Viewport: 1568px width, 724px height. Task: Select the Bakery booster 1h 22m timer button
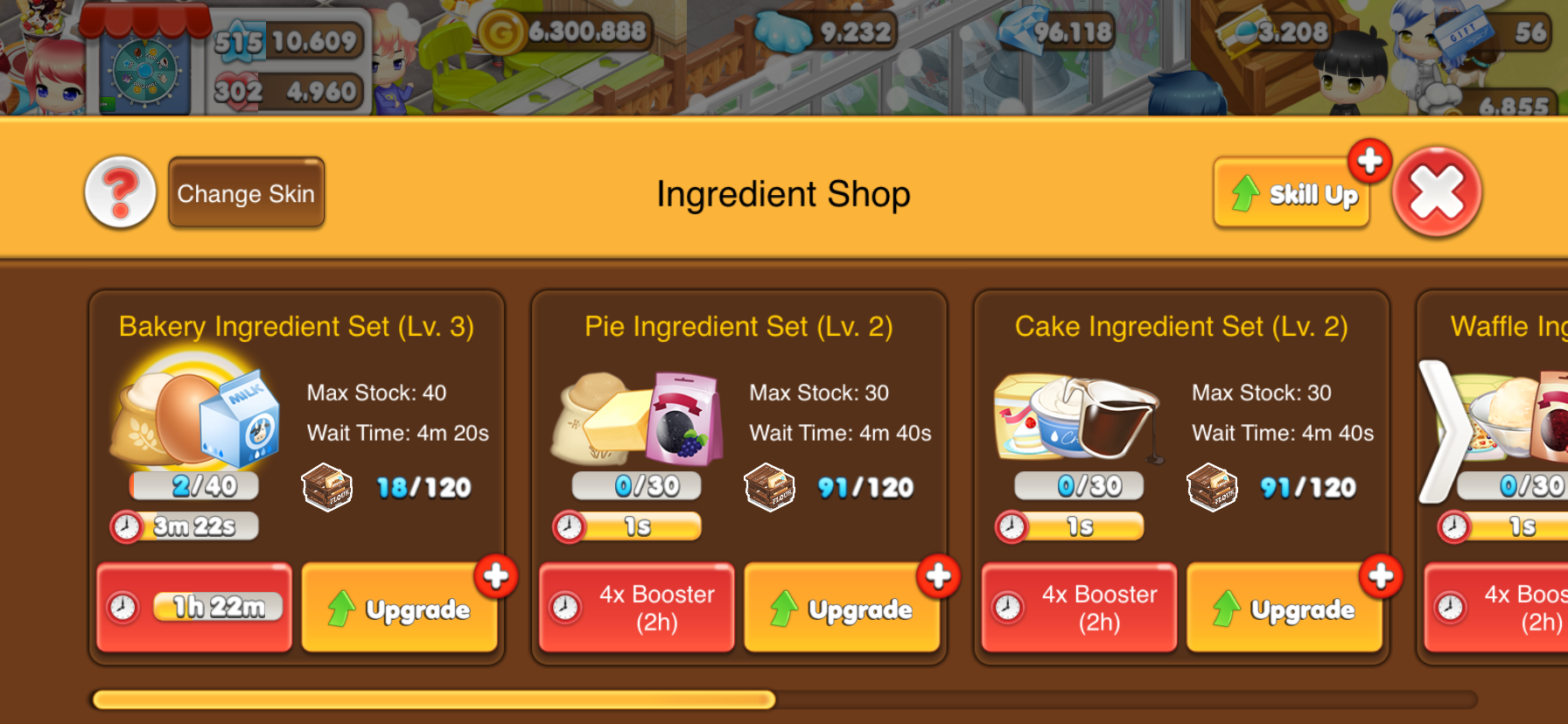(194, 608)
